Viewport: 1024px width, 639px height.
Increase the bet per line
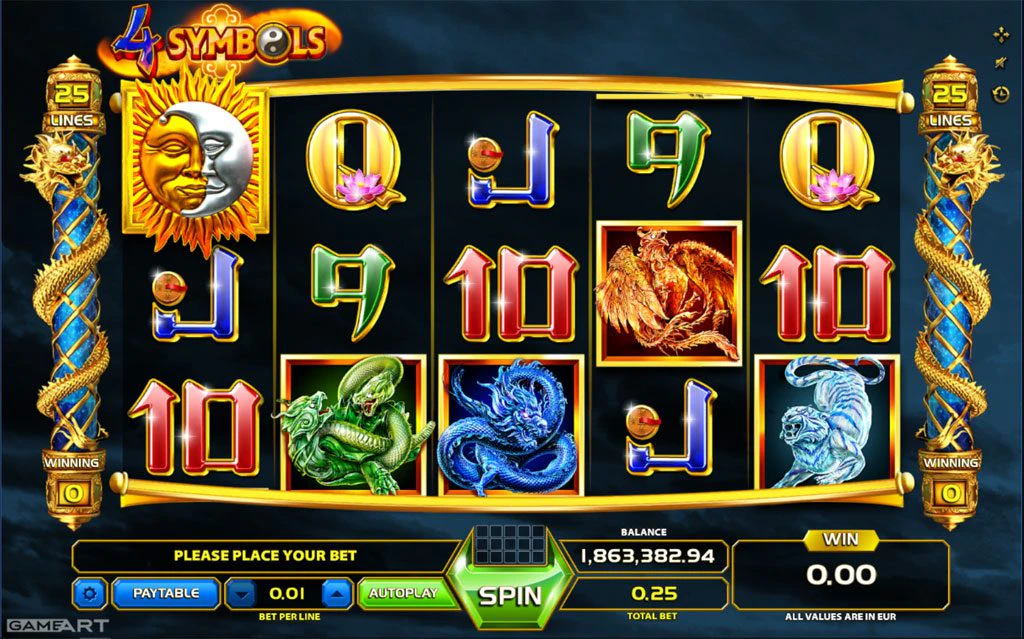coord(337,593)
